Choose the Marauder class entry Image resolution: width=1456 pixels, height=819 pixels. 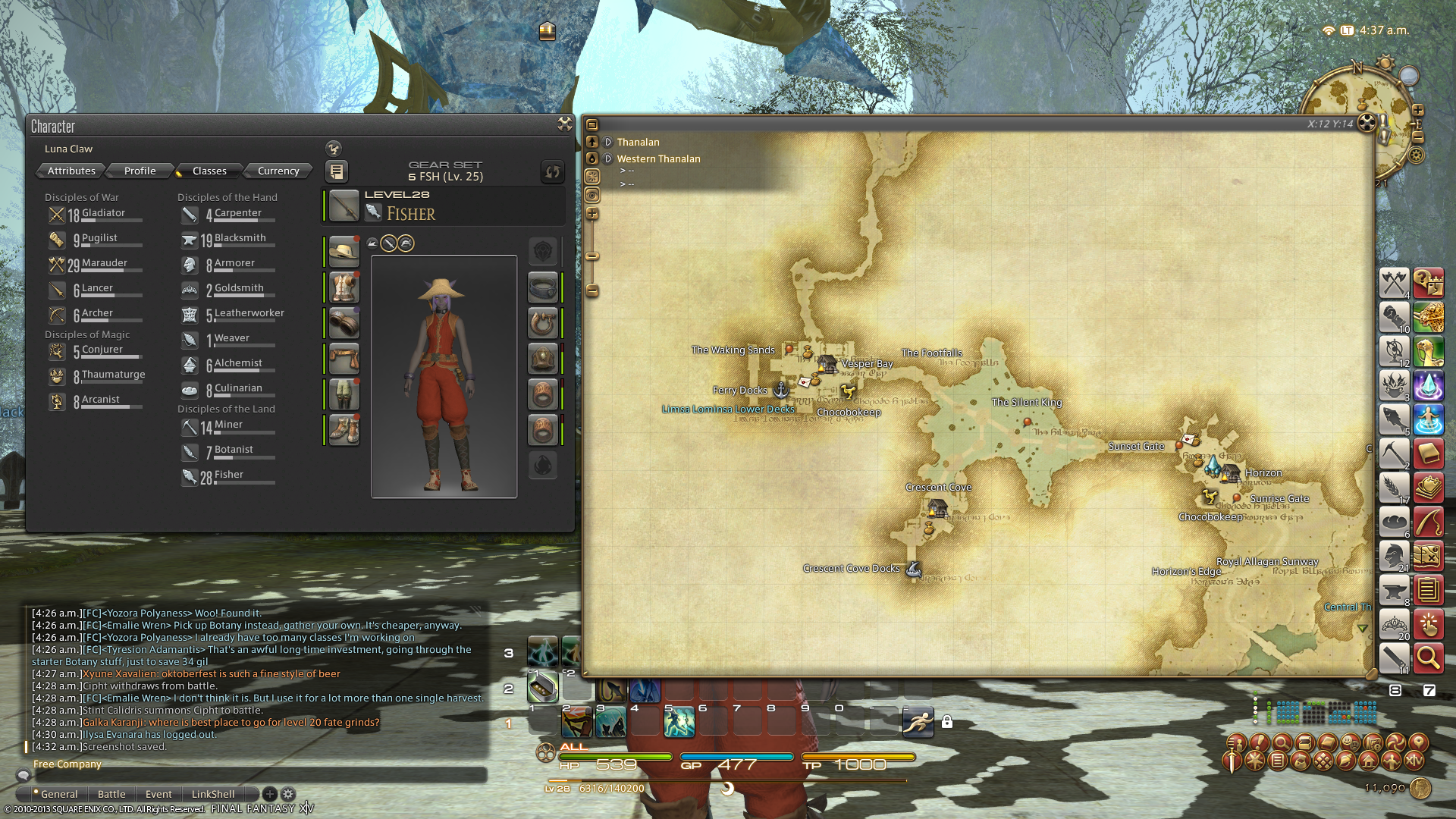(104, 264)
